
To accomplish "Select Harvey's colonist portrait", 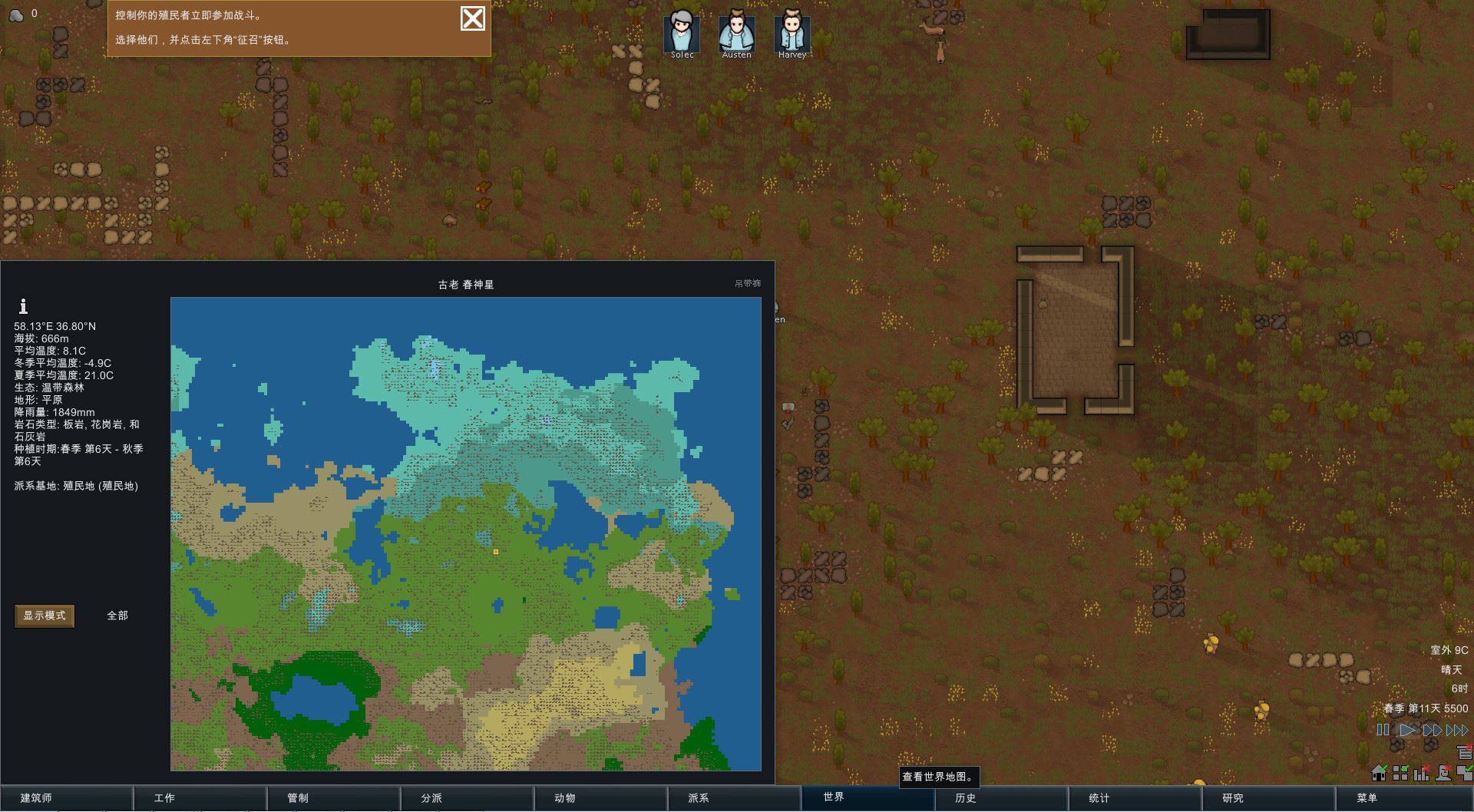I will tap(792, 32).
